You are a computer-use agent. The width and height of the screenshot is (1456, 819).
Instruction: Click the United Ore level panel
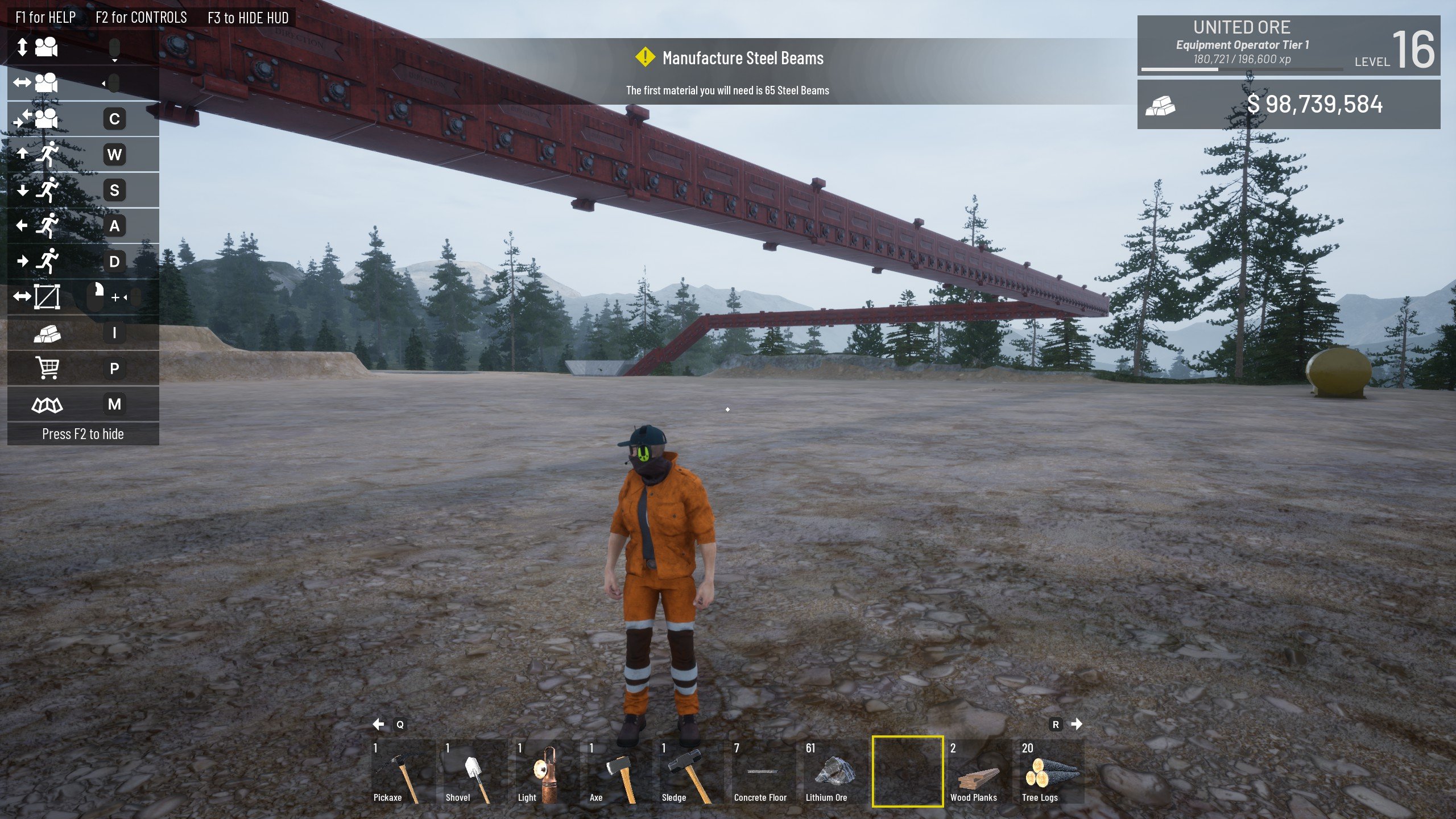coord(1288,45)
